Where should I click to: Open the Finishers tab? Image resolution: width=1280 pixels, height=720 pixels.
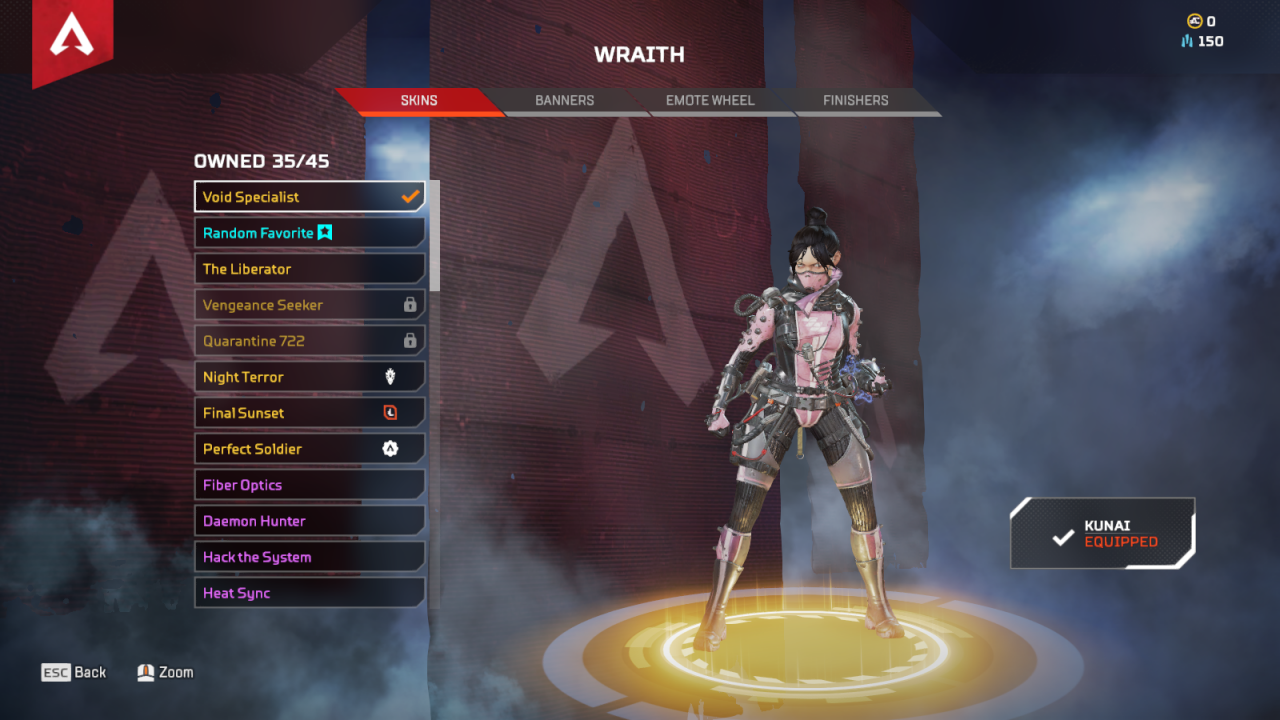tap(855, 101)
